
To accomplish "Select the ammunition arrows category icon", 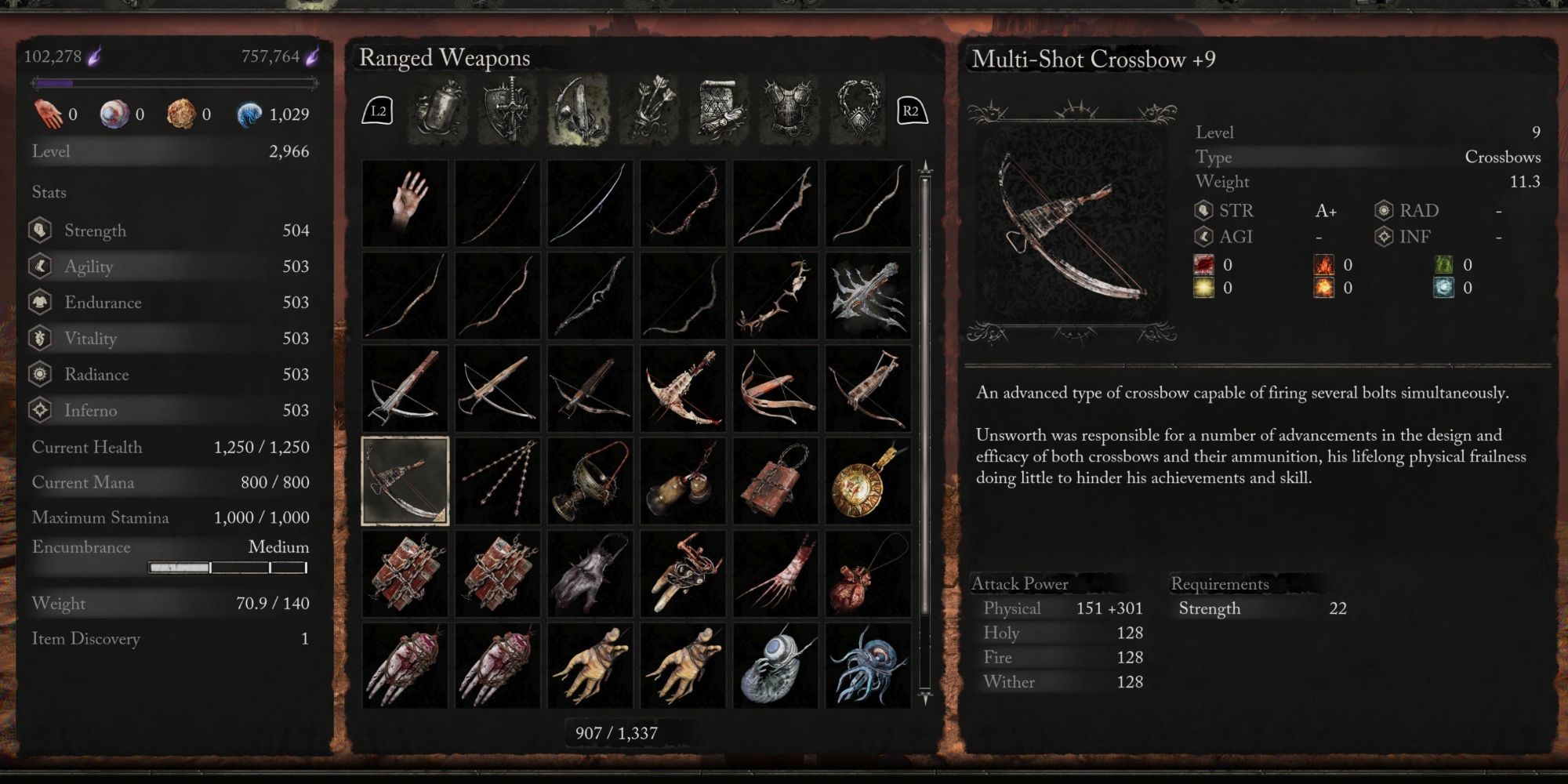I will [650, 110].
